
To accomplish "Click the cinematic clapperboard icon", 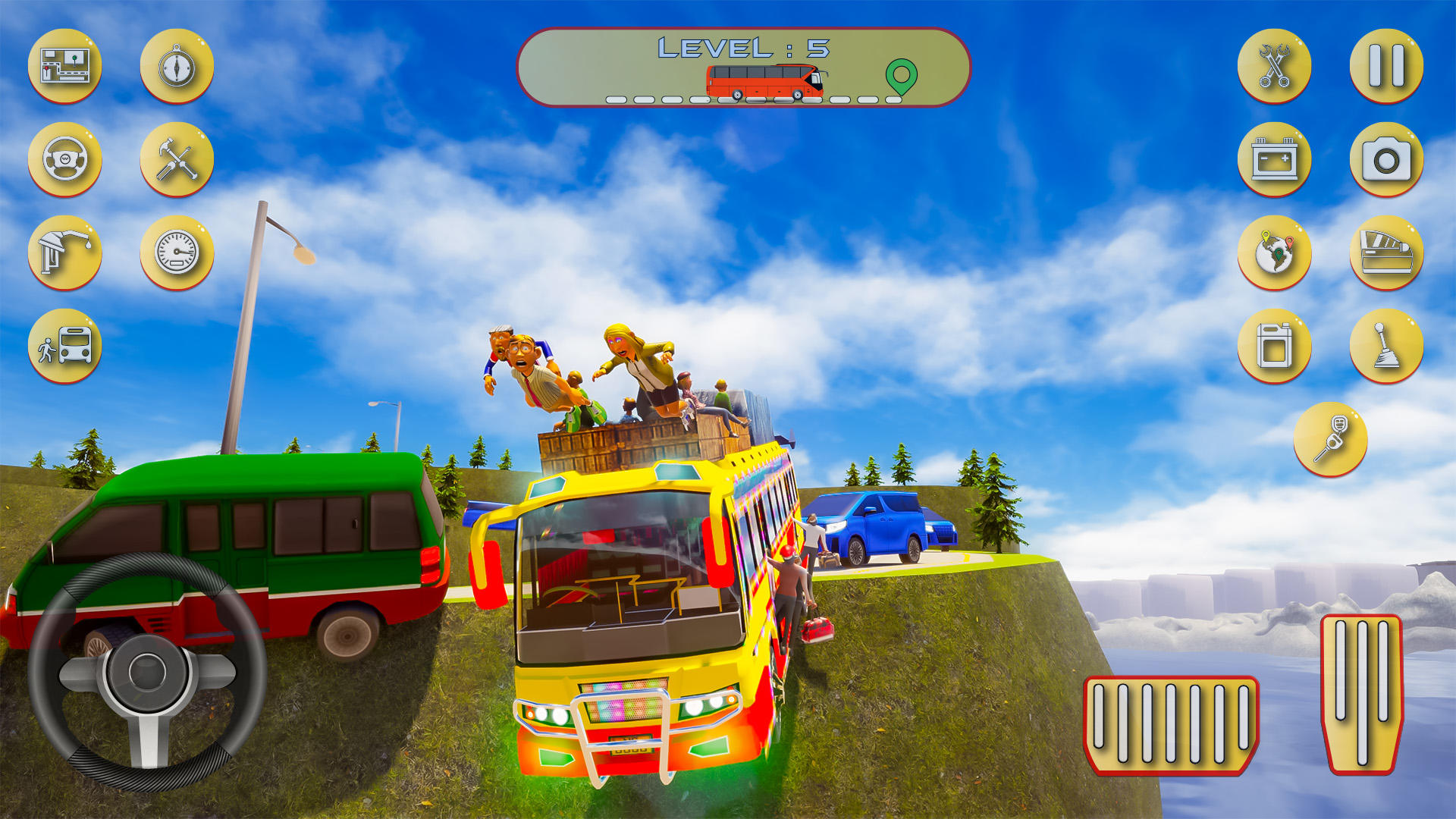I will tap(1387, 253).
